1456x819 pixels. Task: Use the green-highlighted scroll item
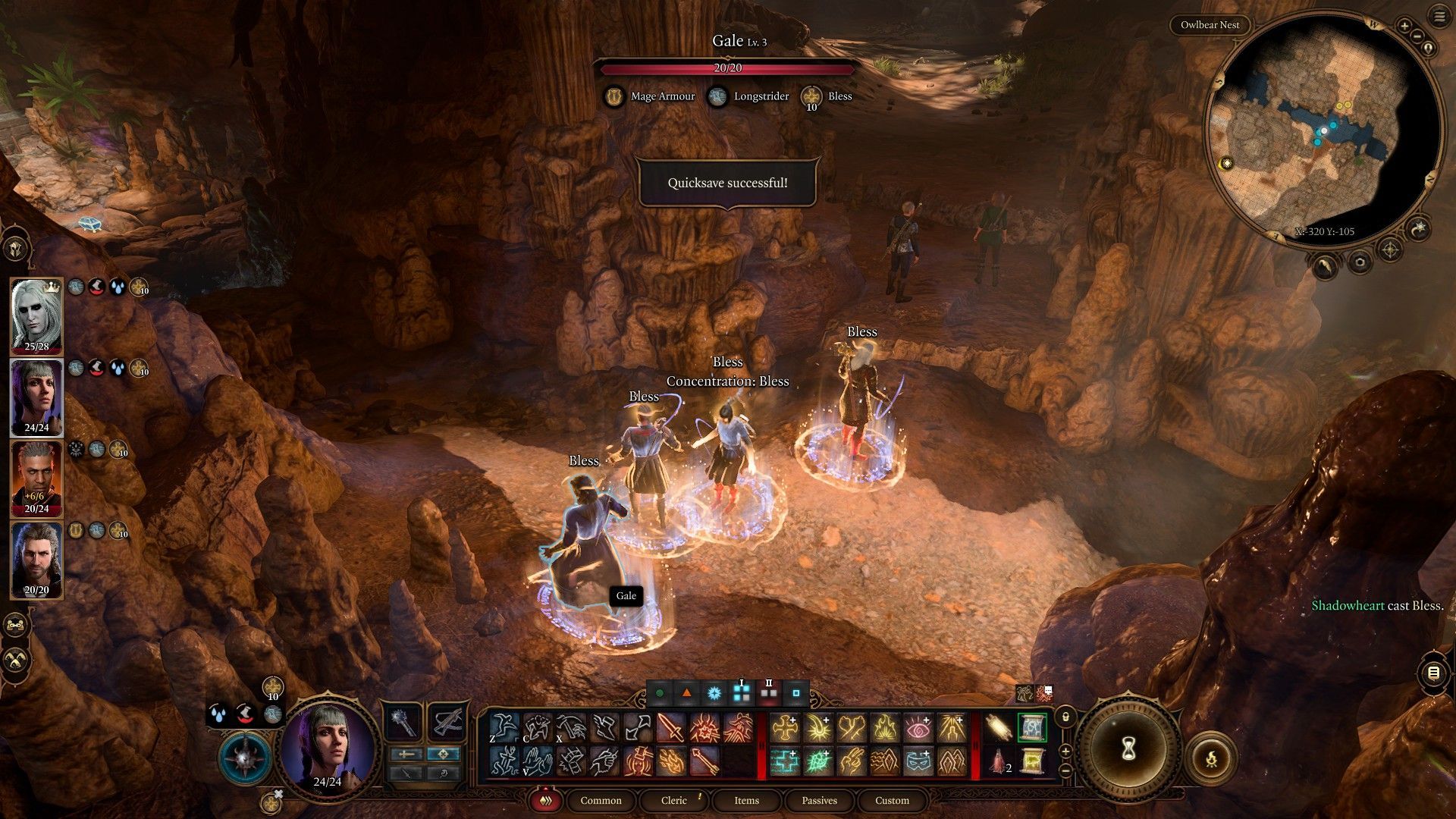[x=1031, y=728]
